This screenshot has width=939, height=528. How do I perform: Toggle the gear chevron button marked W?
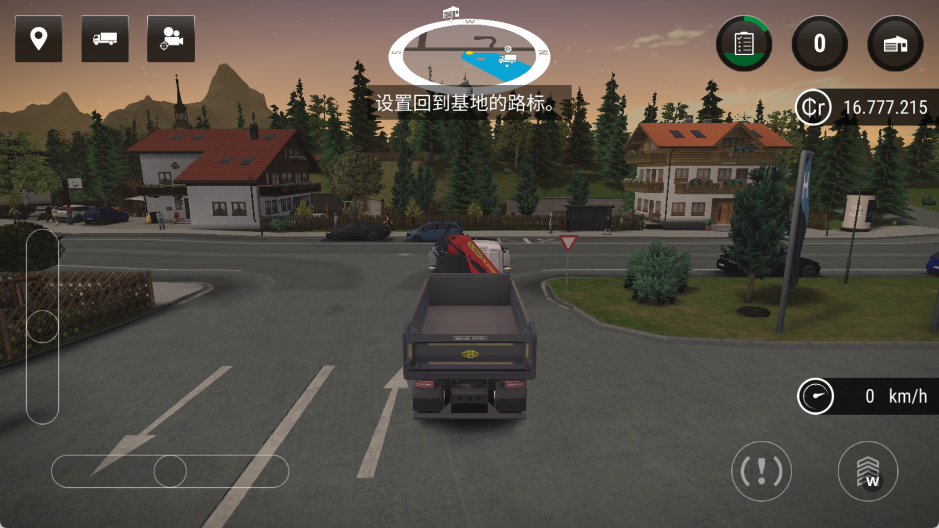tap(867, 471)
